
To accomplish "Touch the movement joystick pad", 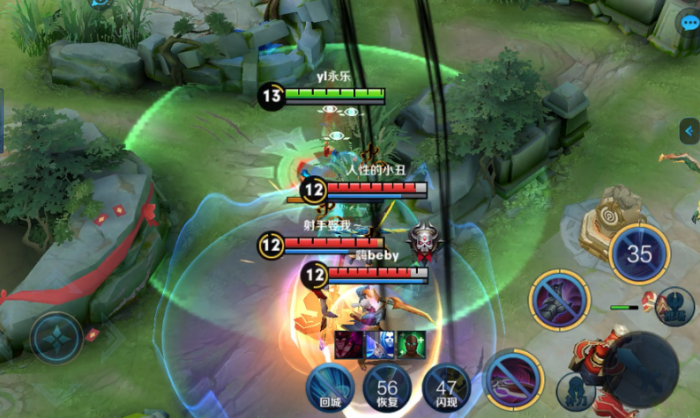I will pyautogui.click(x=57, y=337).
